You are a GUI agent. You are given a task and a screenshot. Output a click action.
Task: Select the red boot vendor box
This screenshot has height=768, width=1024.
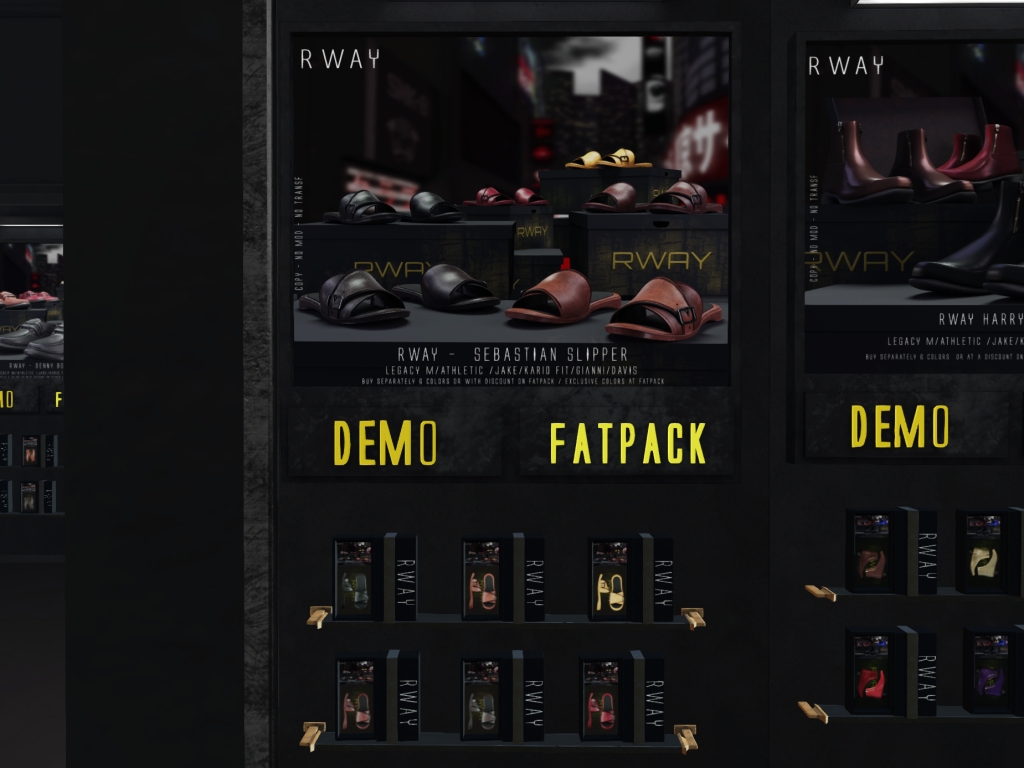[x=872, y=673]
